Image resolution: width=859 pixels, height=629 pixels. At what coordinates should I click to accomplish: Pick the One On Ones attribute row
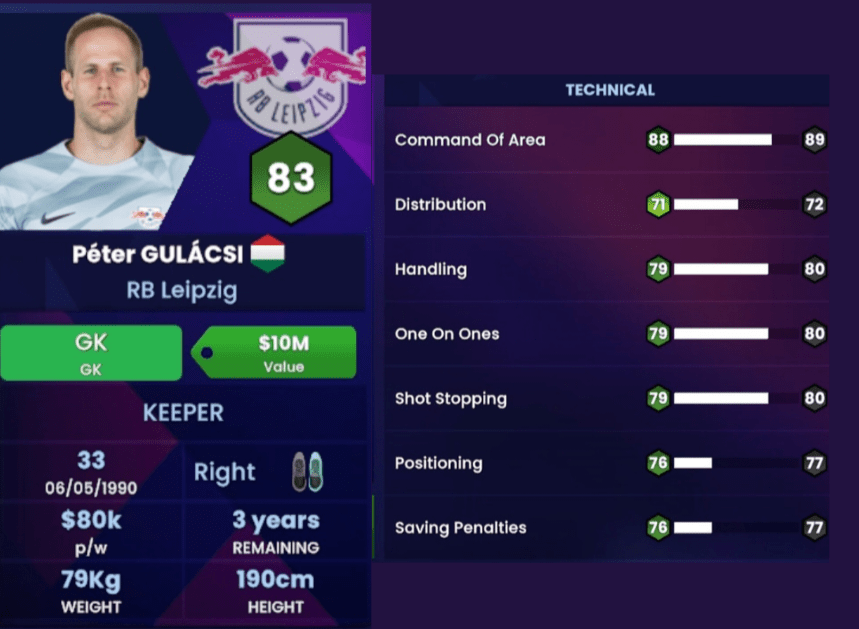click(608, 334)
